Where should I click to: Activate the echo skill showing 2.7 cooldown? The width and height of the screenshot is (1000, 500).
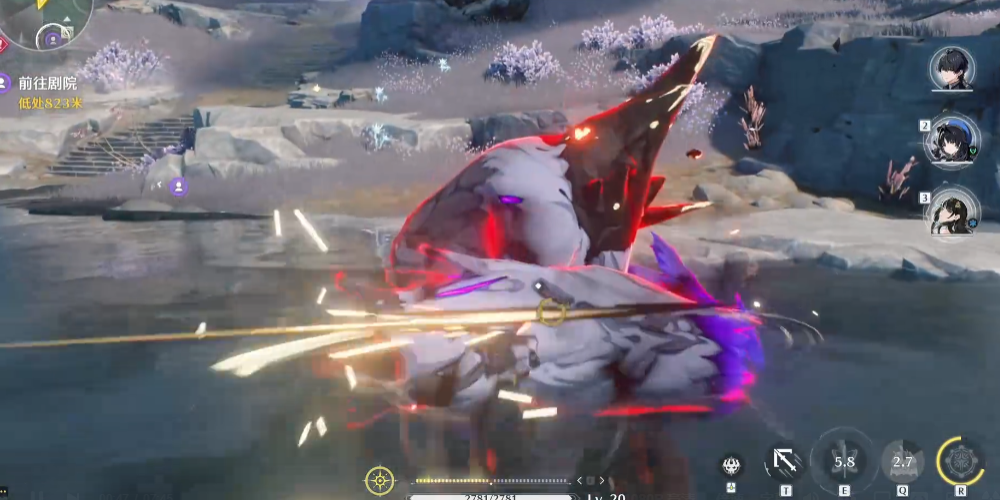pos(903,462)
